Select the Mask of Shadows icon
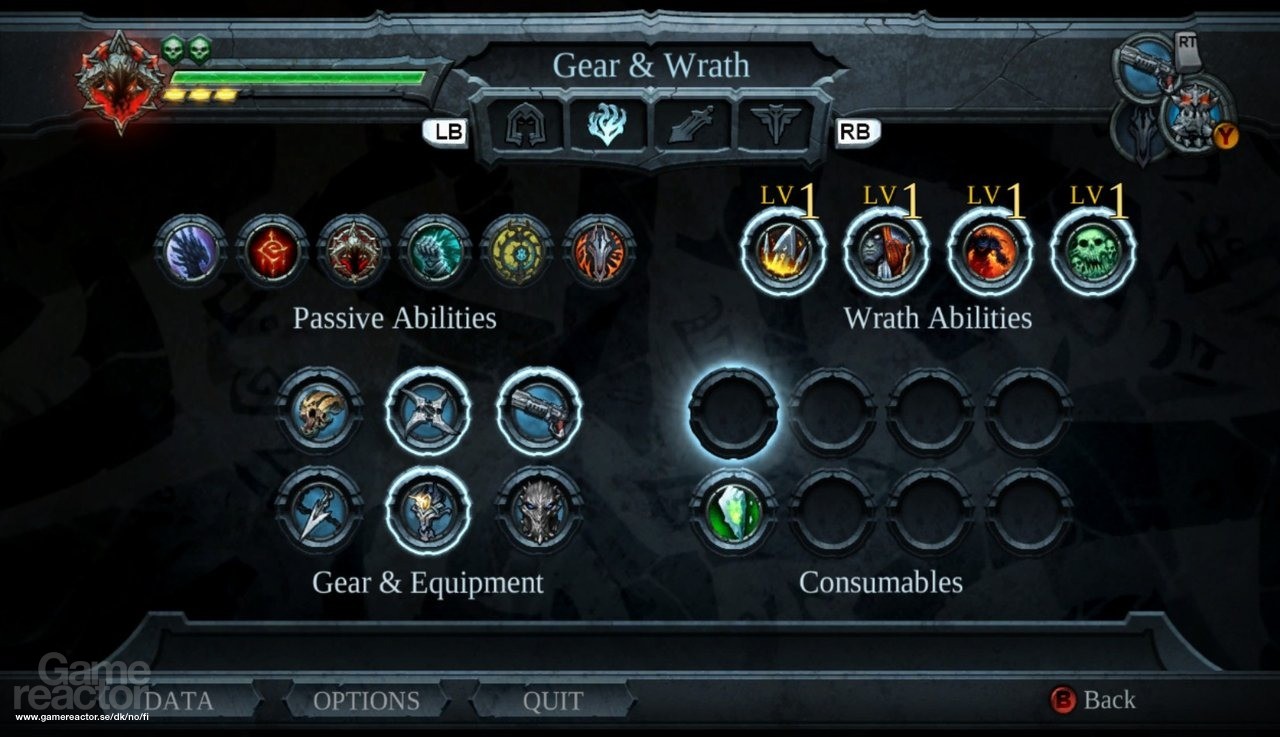The height and width of the screenshot is (737, 1280). (538, 513)
